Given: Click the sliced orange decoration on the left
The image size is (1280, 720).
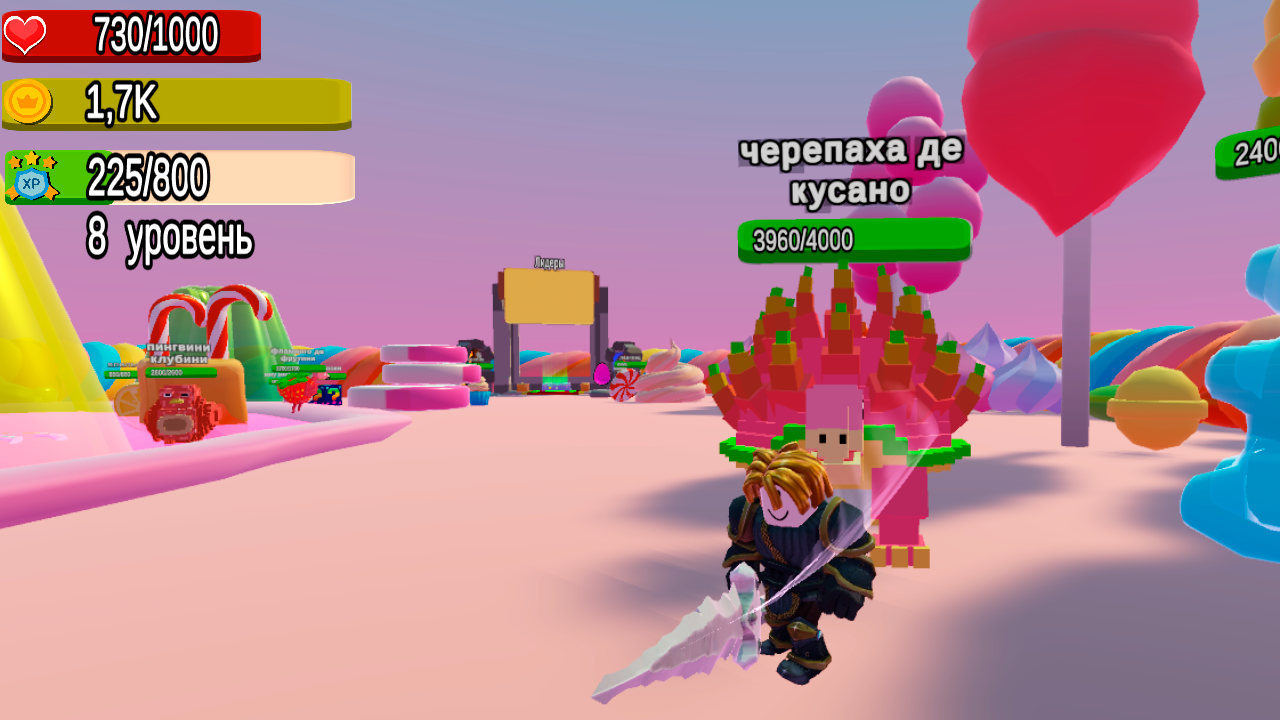Looking at the screenshot, I should click(126, 400).
